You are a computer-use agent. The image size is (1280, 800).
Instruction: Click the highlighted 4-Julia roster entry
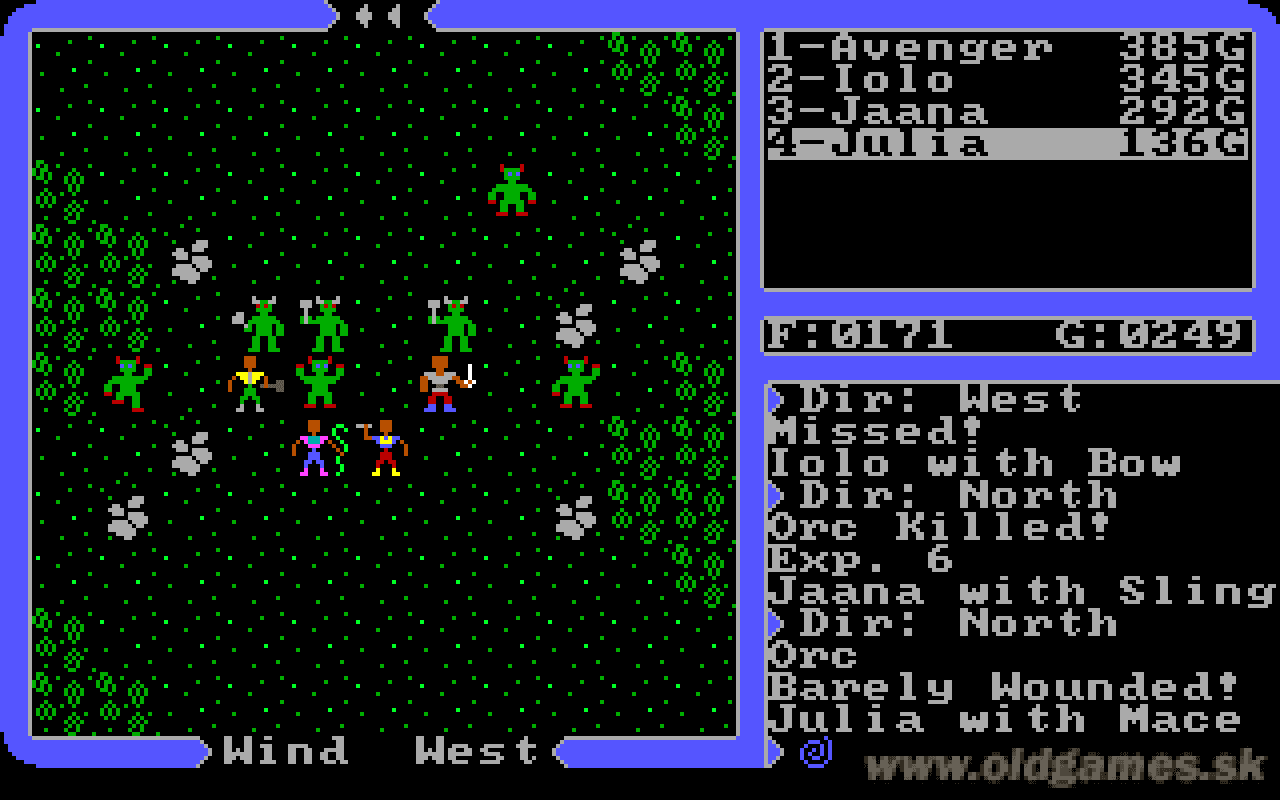900,145
